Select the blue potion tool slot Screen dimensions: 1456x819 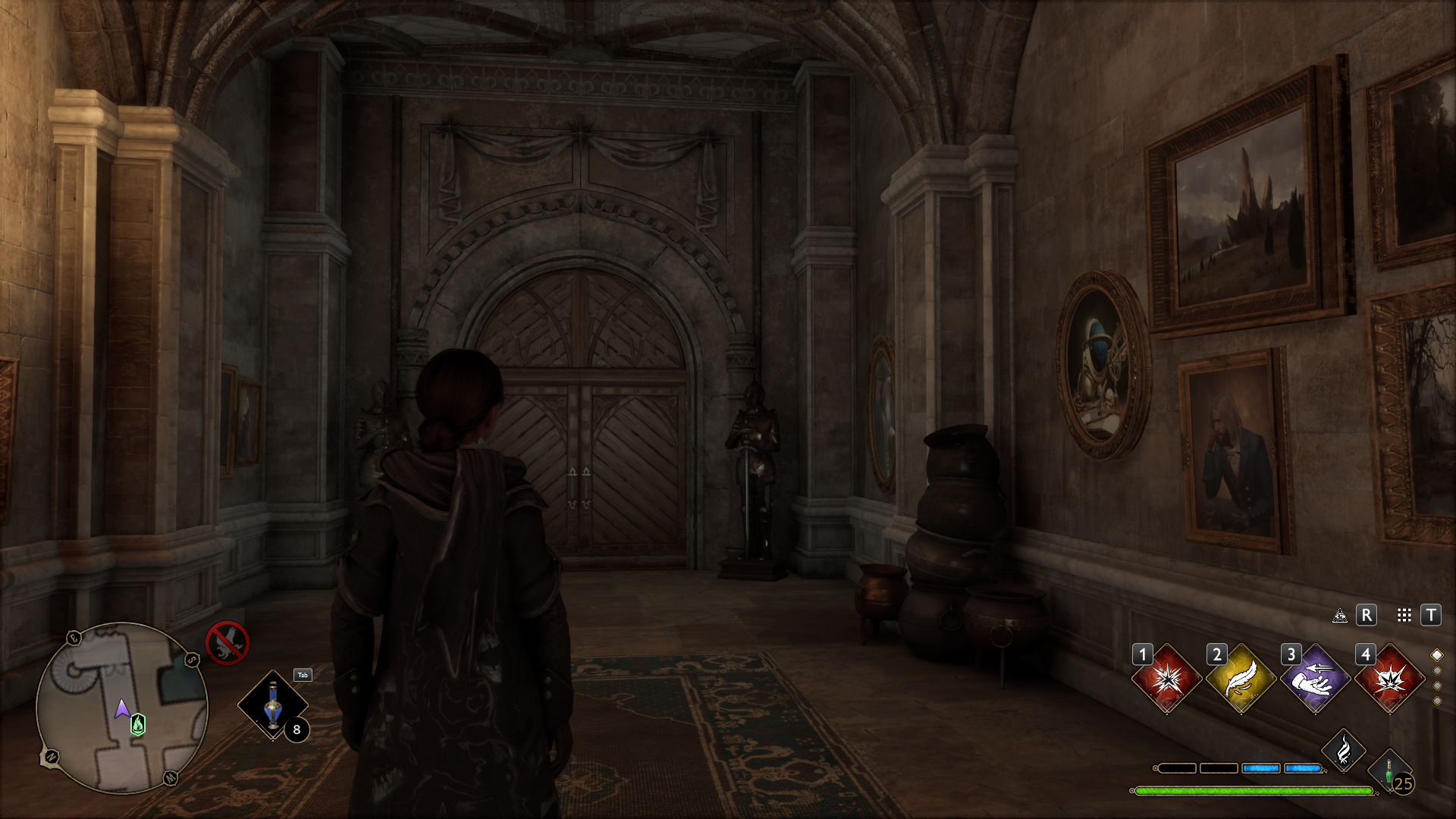[272, 705]
